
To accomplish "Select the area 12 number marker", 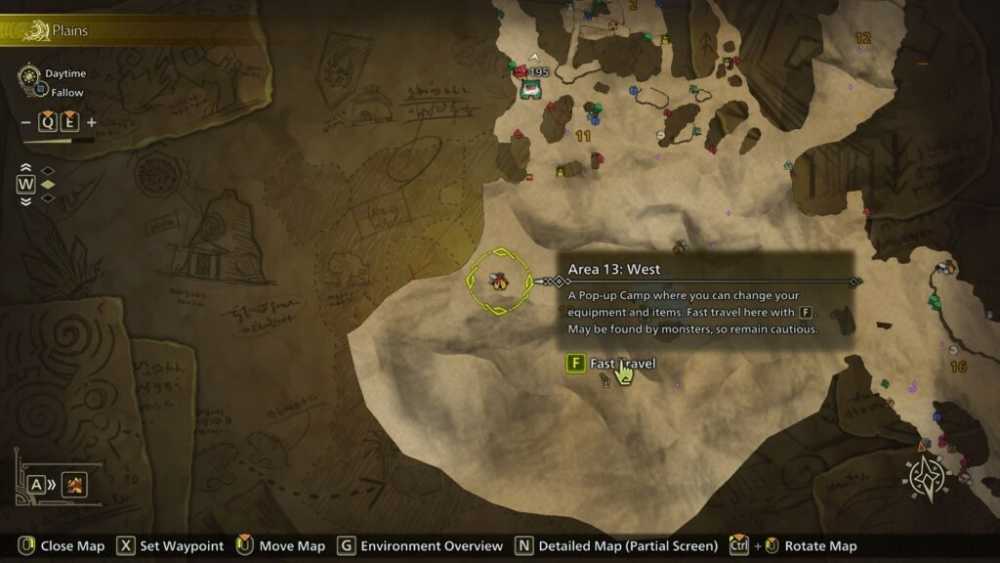I will 863,38.
